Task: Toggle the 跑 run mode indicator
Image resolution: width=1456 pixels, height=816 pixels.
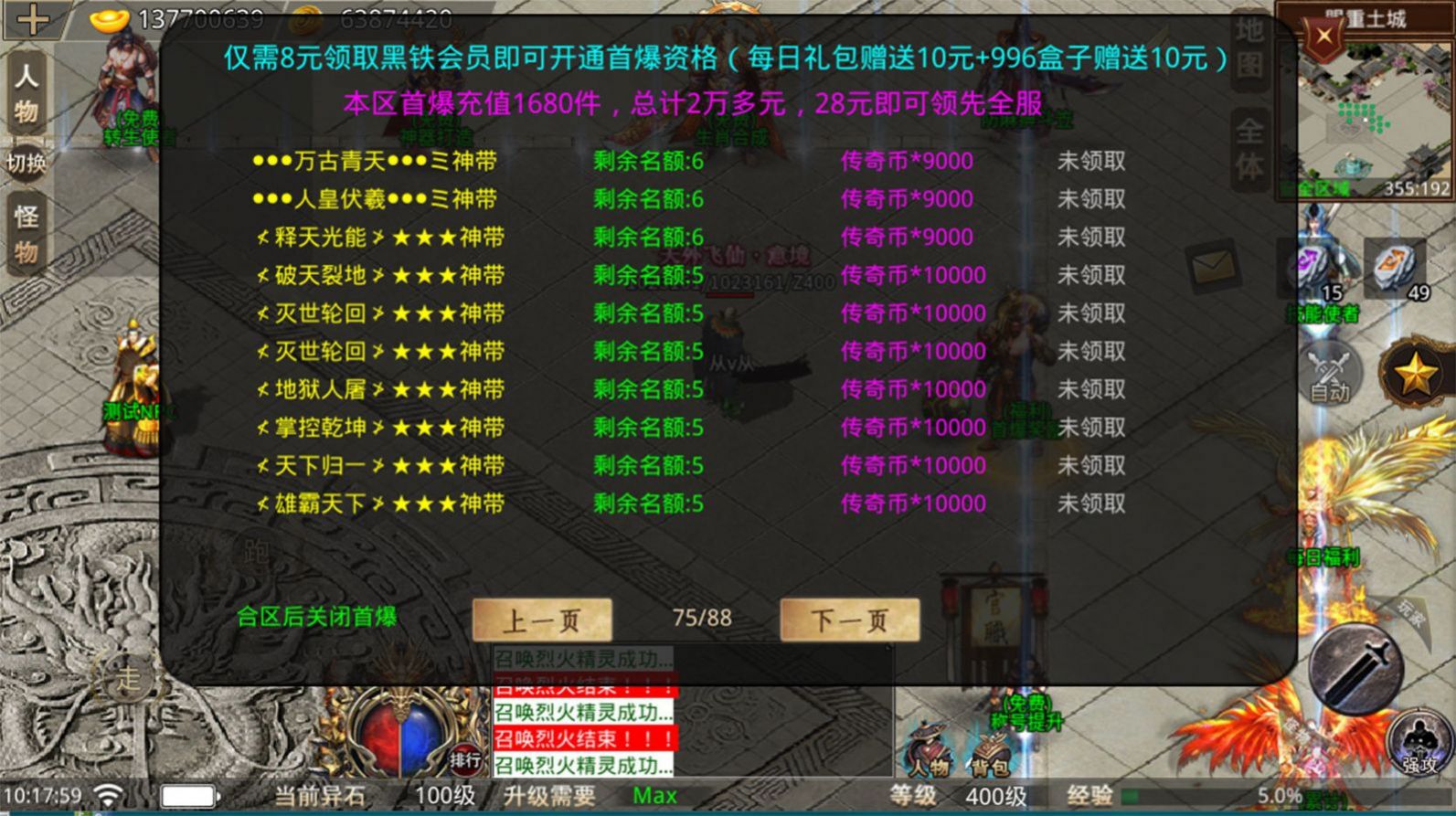Action: tap(259, 550)
